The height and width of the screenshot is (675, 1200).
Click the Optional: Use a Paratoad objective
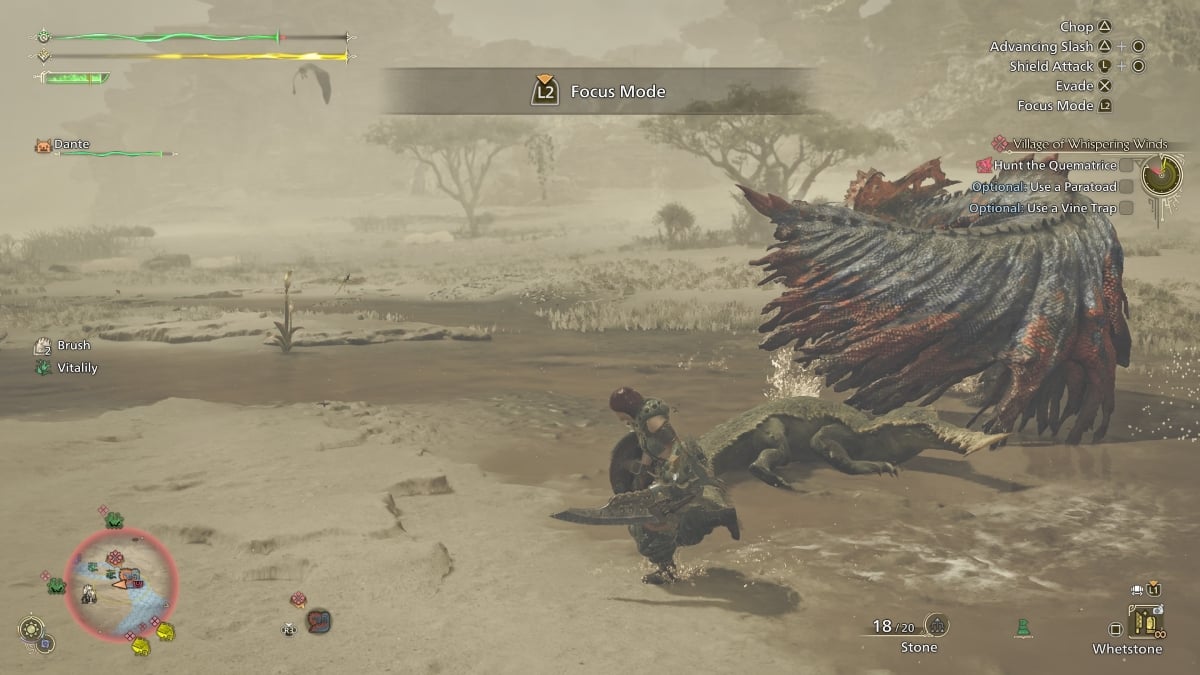1050,187
